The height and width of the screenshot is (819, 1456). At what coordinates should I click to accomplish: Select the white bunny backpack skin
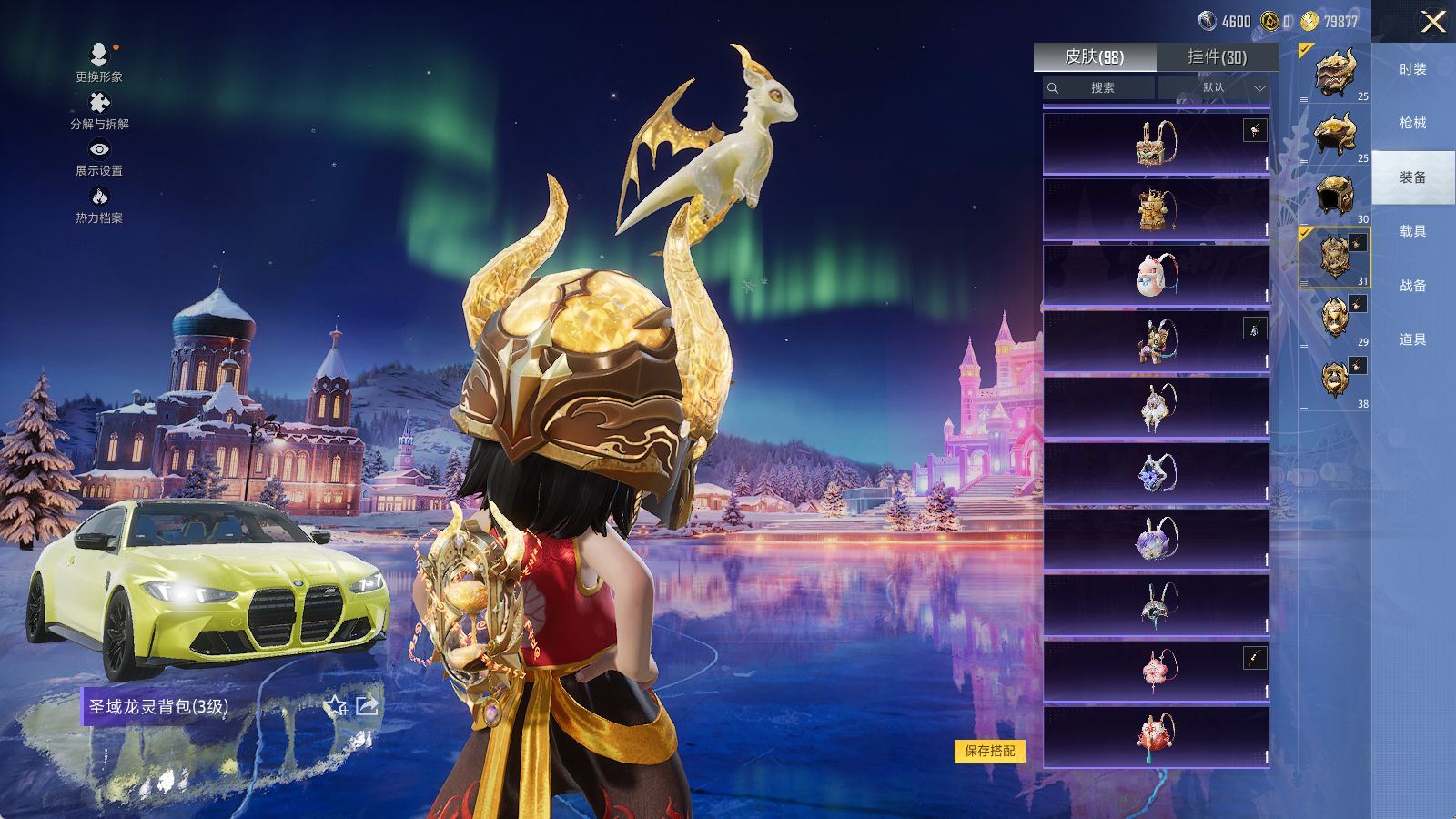[1156, 275]
